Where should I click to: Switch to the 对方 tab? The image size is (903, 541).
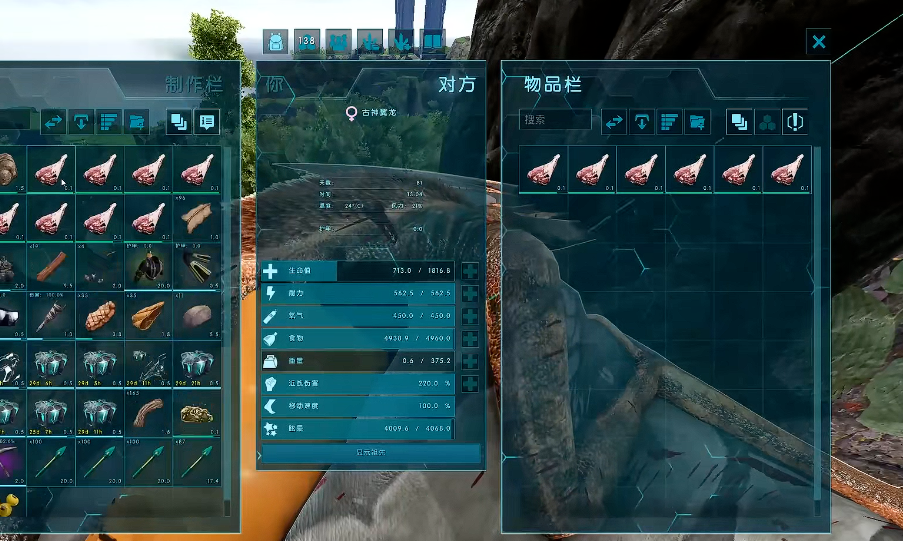[456, 85]
